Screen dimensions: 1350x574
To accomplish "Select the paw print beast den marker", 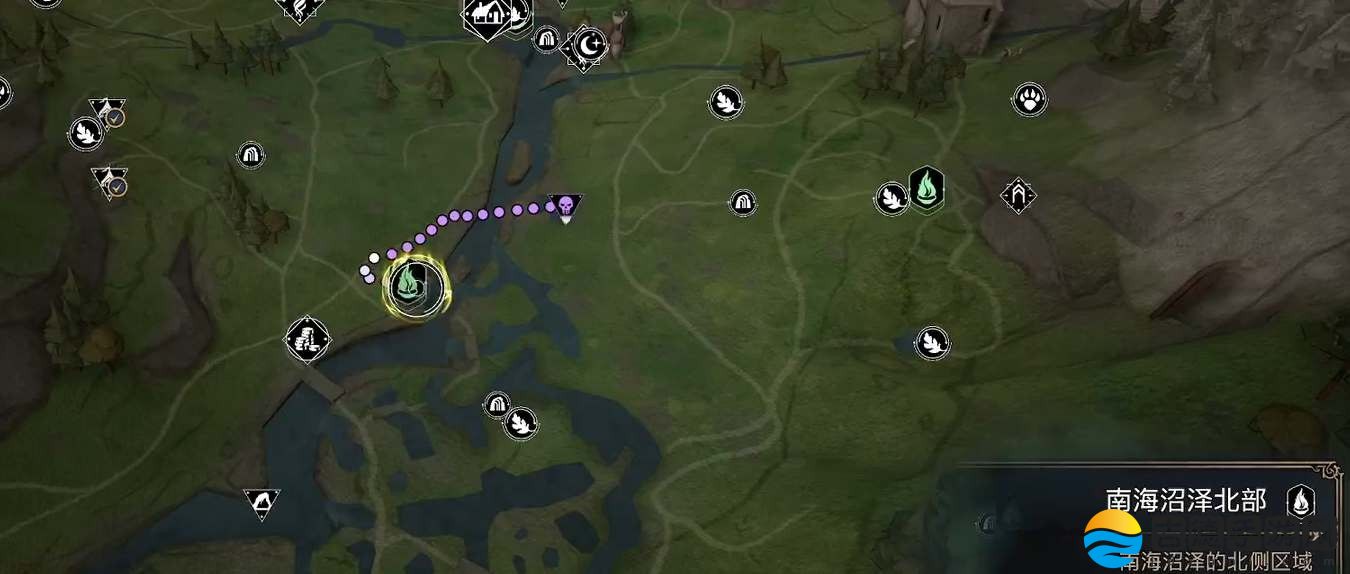I will point(1029,99).
